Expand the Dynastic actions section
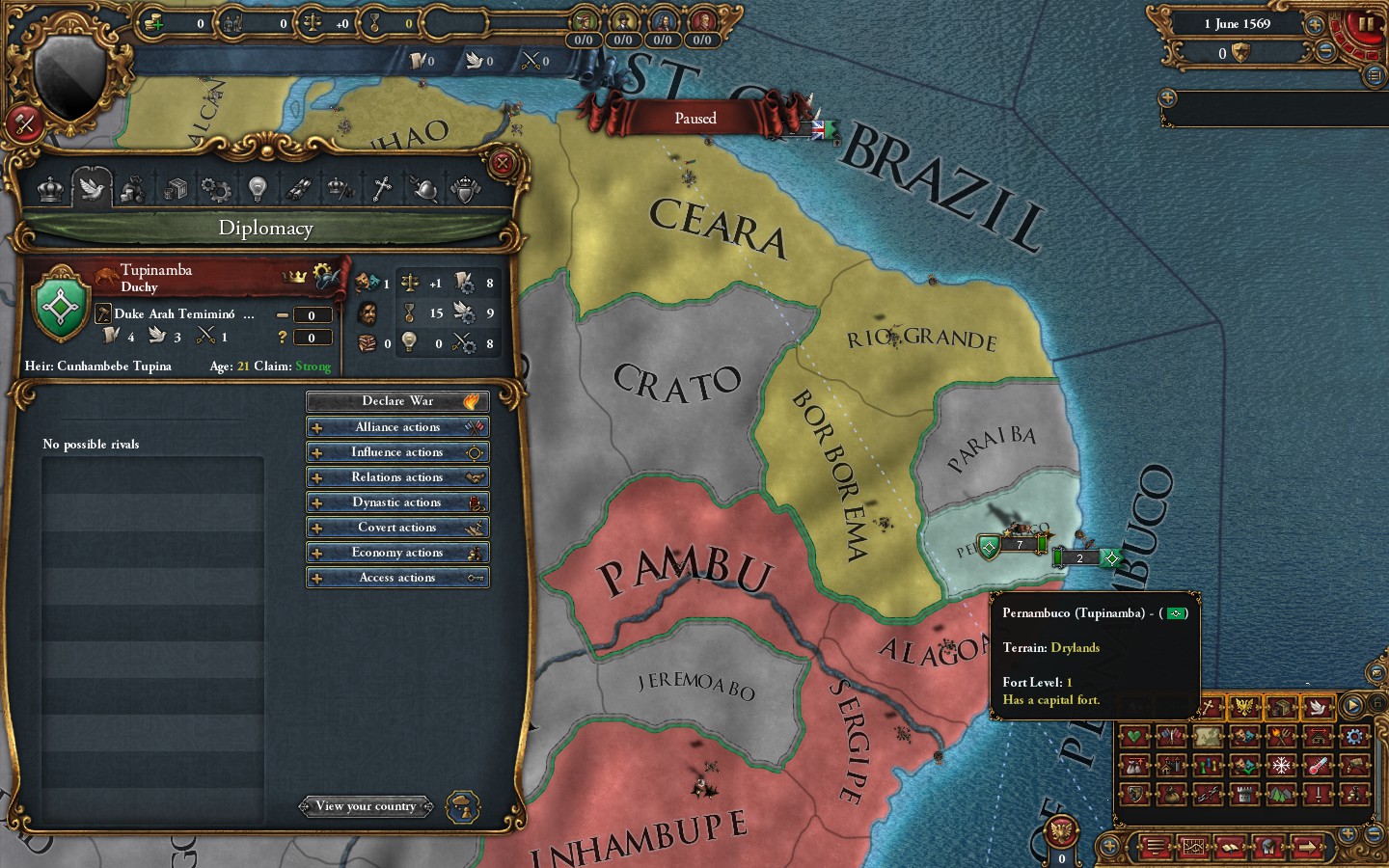Screen dimensions: 1389x868 tap(397, 502)
